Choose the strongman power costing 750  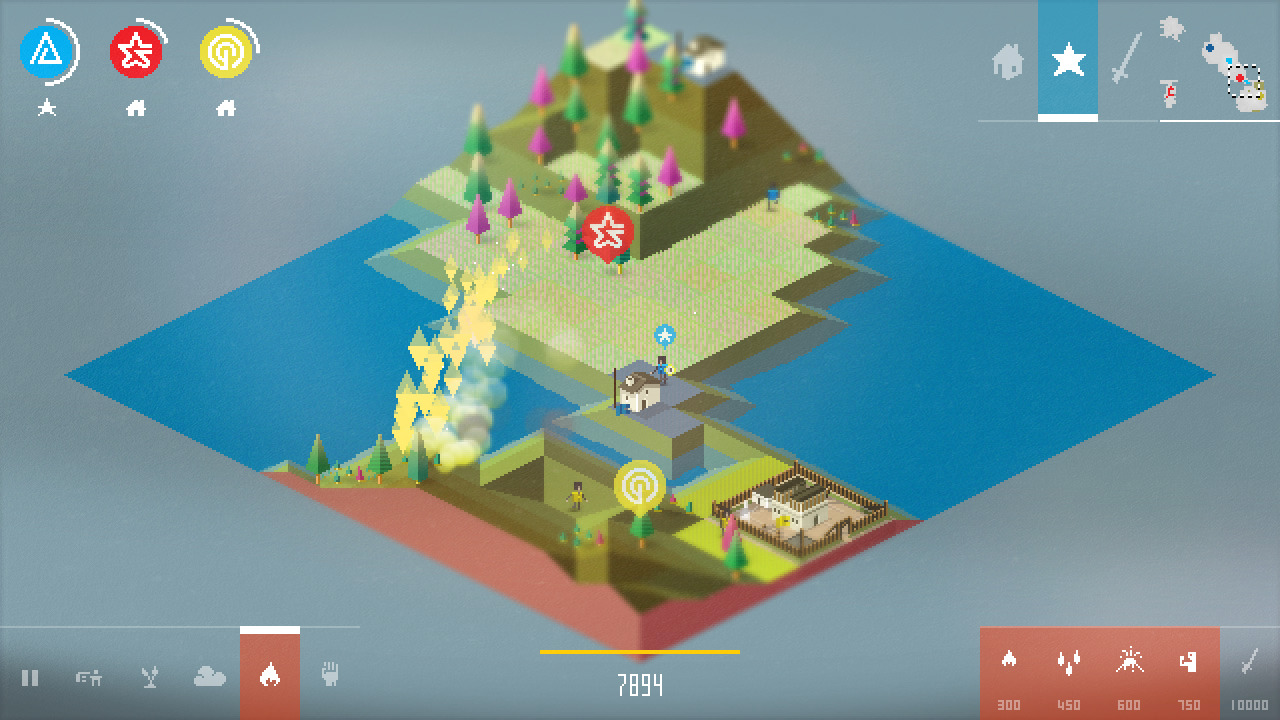[x=1189, y=661]
